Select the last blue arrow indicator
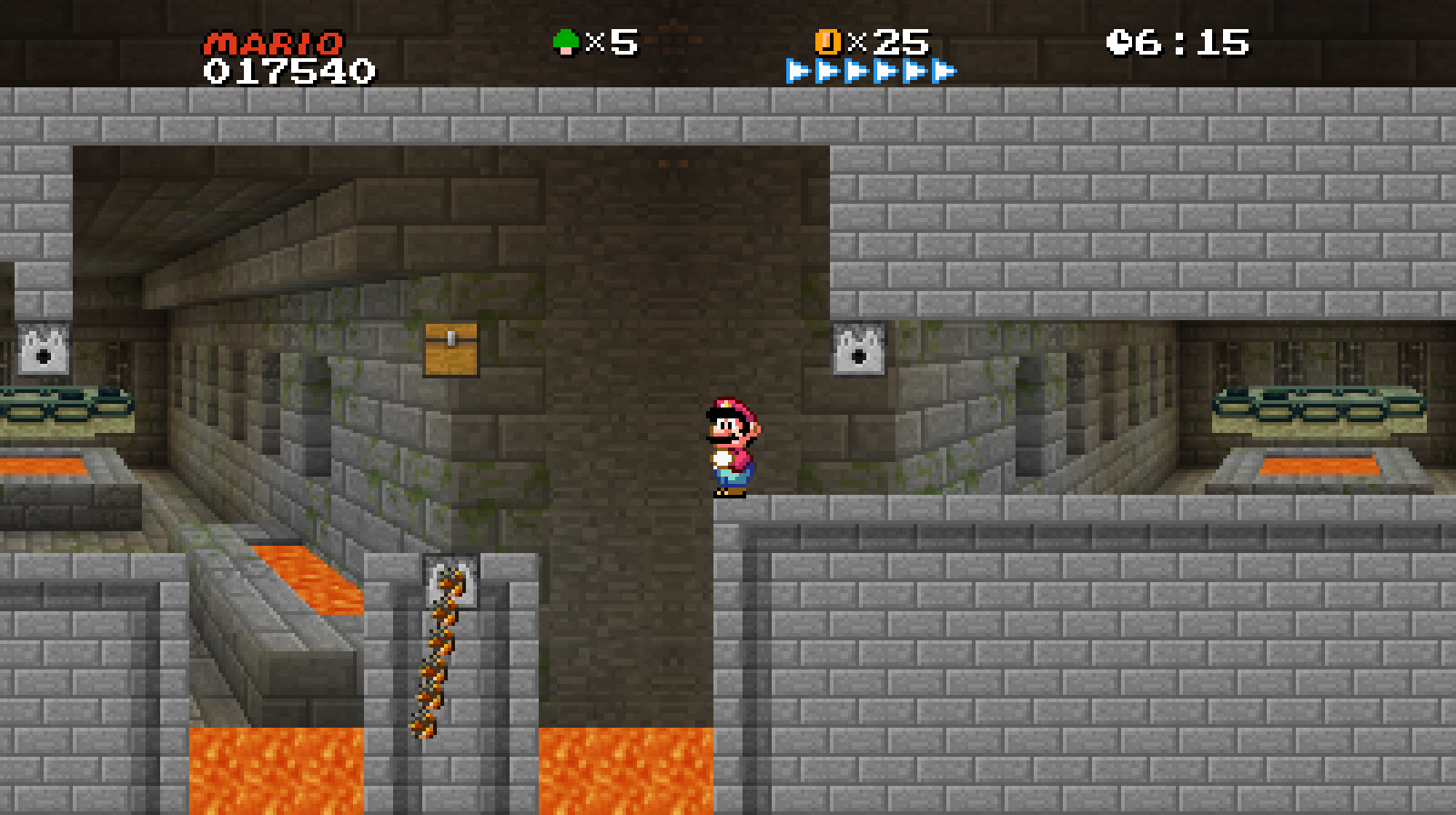Image resolution: width=1456 pixels, height=815 pixels. tap(944, 68)
